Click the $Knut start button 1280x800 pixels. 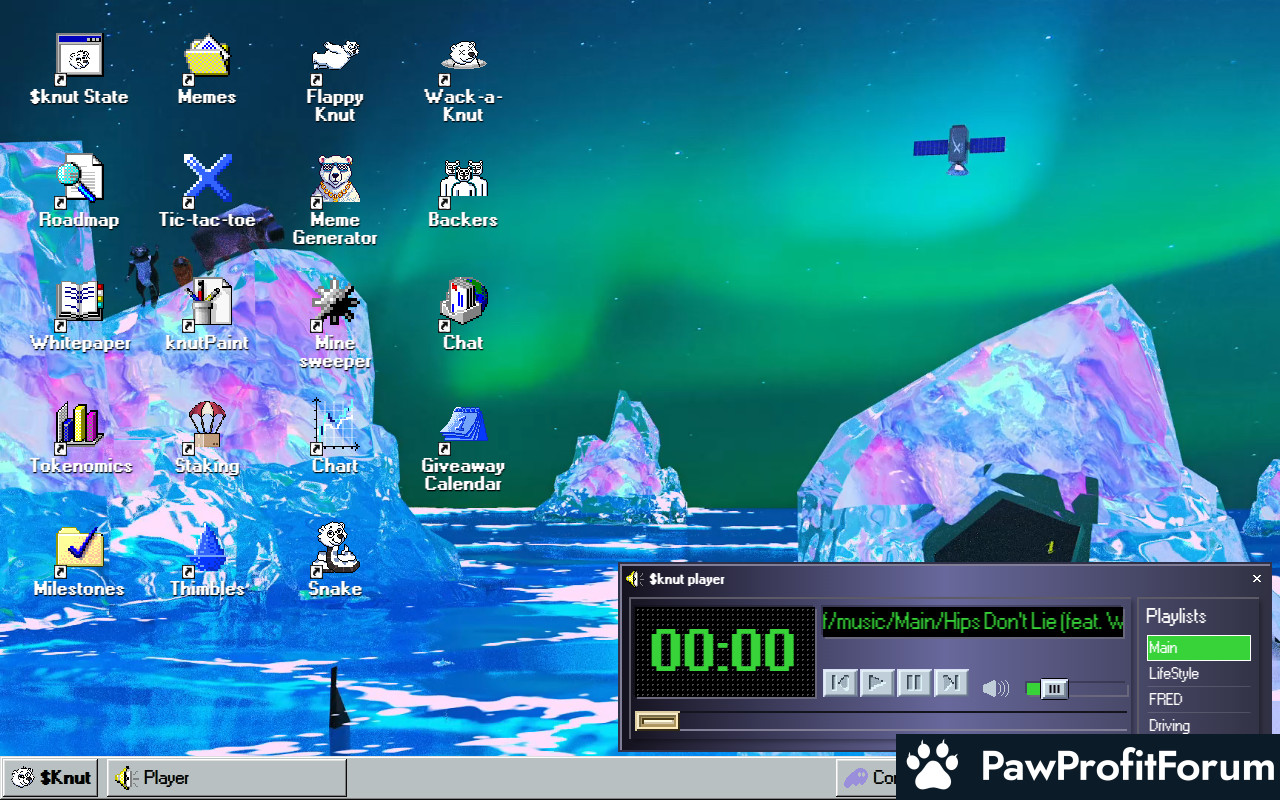[51, 778]
